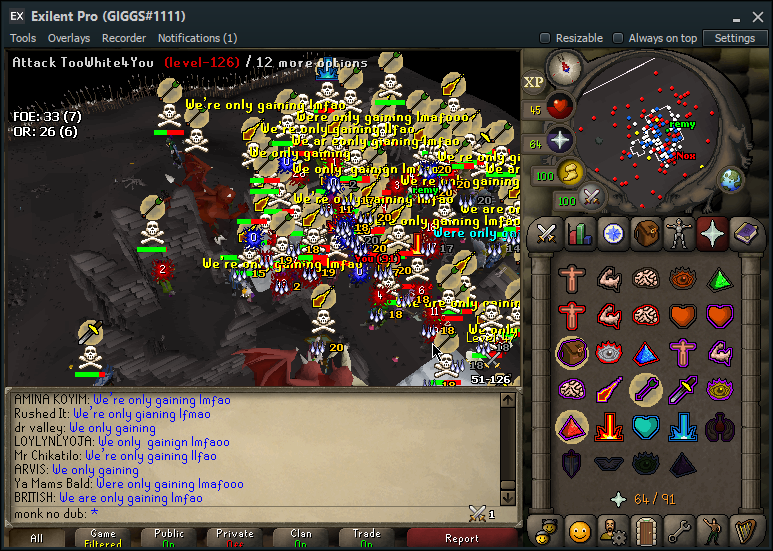Switch to the combat styles tab
The height and width of the screenshot is (551, 773).
point(547,234)
